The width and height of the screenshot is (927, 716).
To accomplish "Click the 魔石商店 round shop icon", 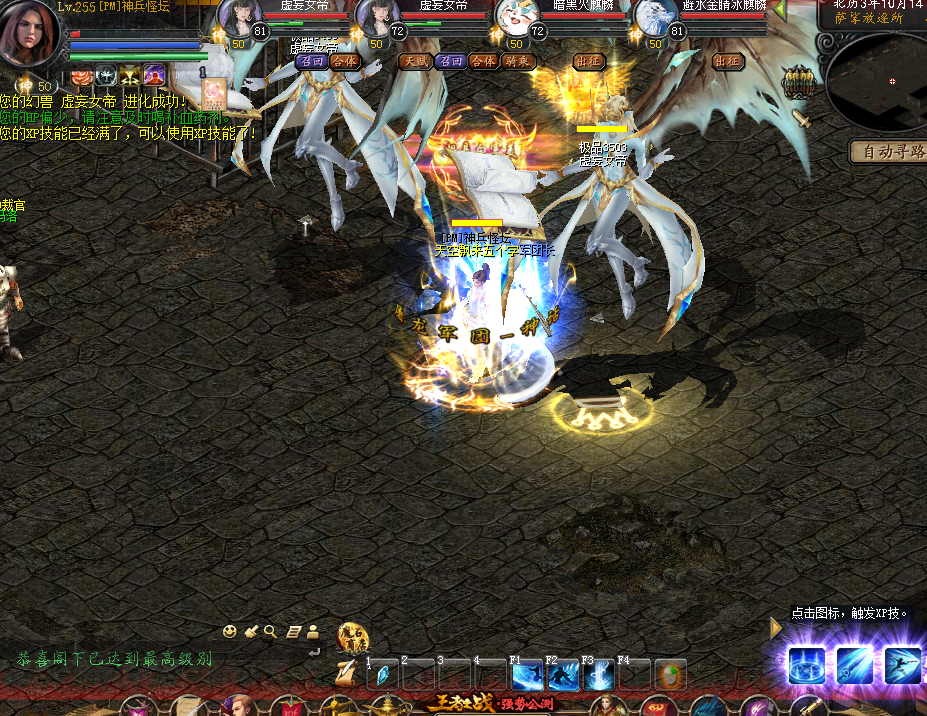I will point(353,637).
